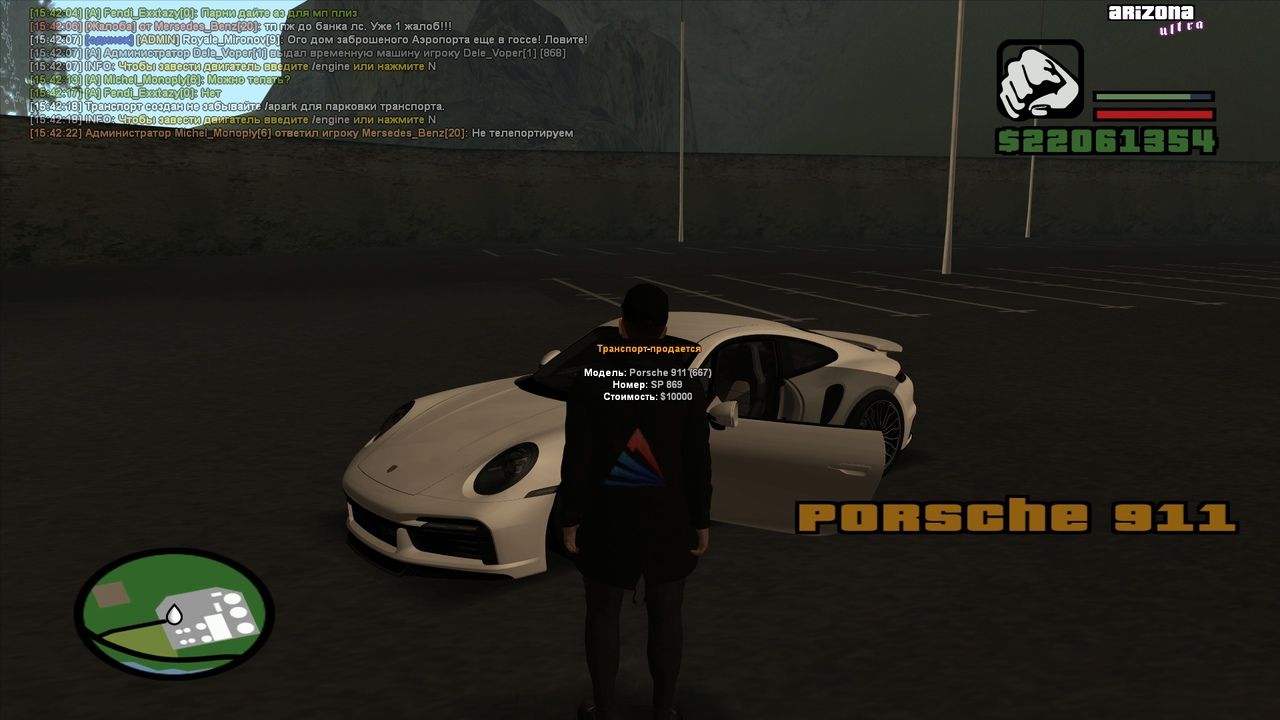Click the white droplet marker on the radar
Screen dimensions: 1280x720
[x=174, y=611]
